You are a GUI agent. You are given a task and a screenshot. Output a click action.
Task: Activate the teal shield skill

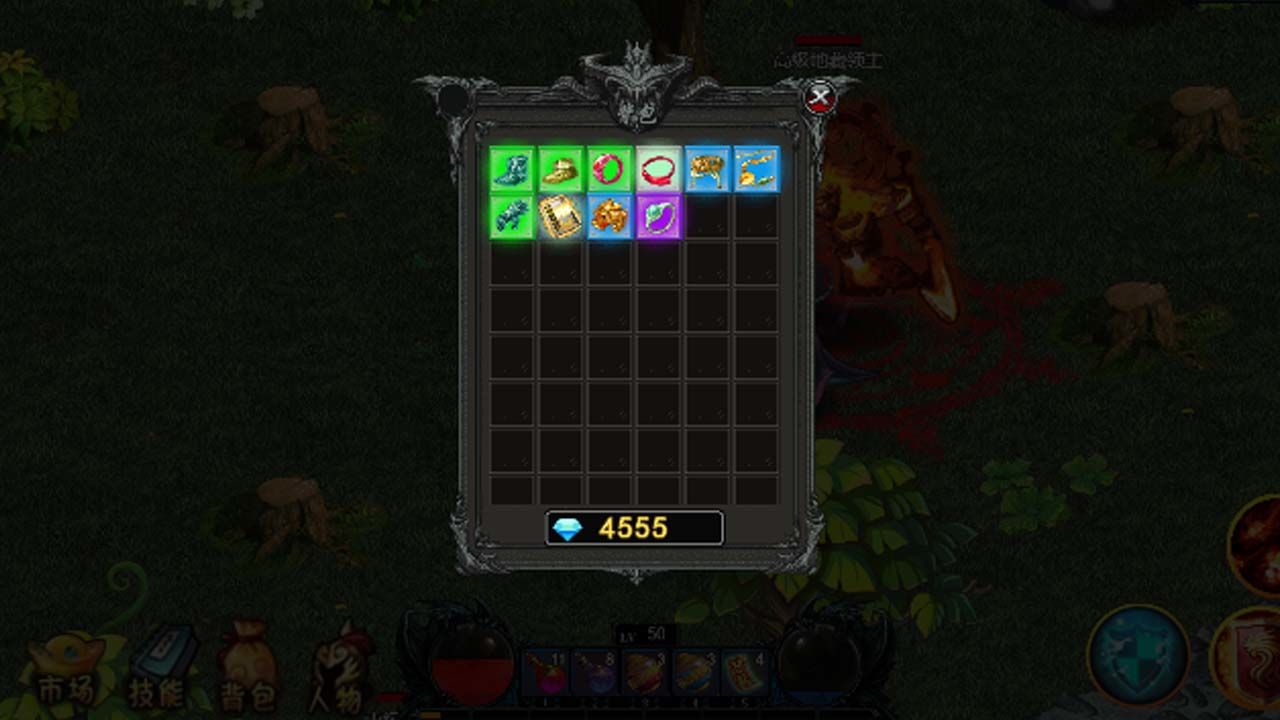click(1138, 655)
